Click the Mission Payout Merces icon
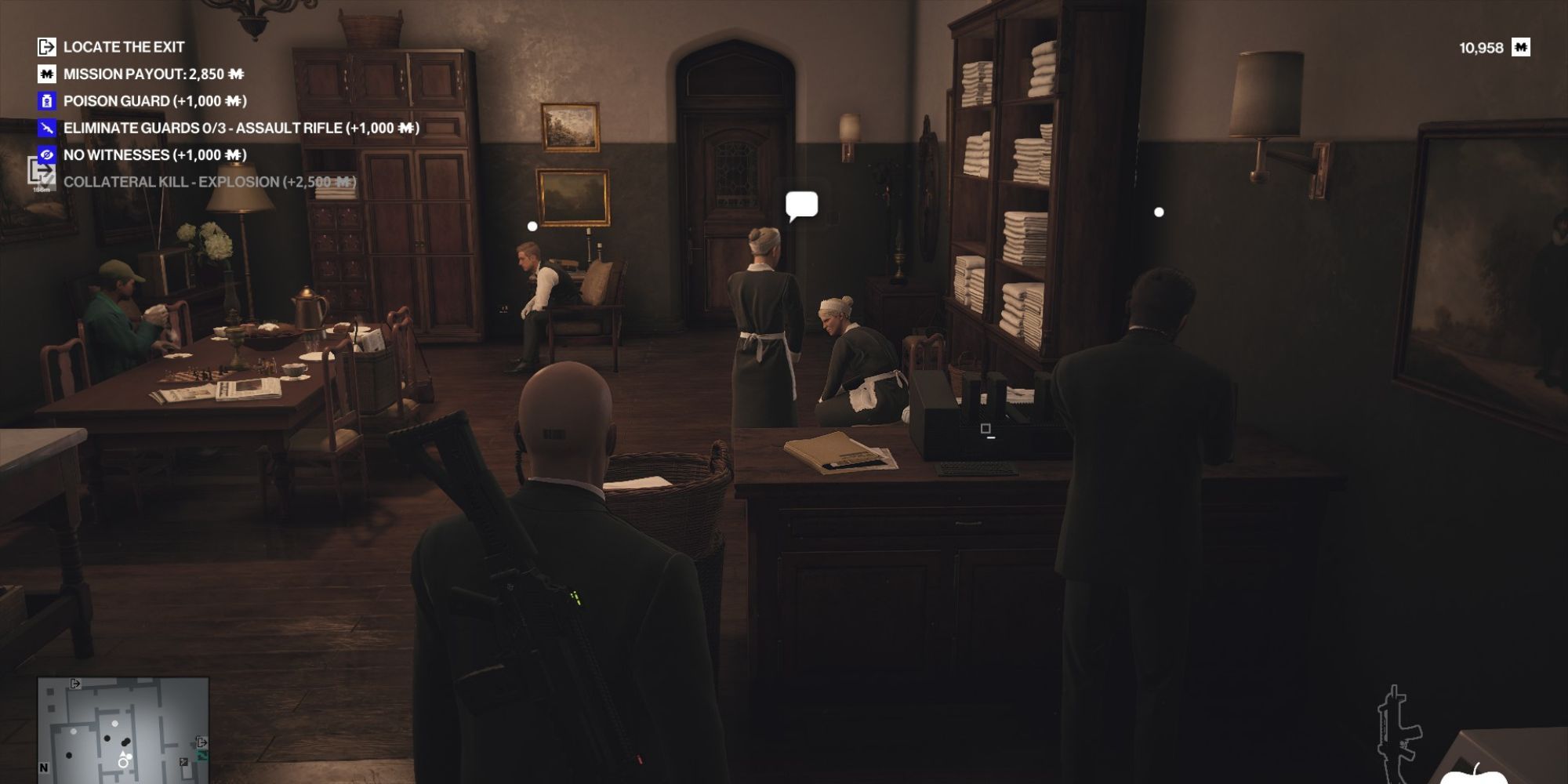The height and width of the screenshot is (784, 1568). [47, 74]
